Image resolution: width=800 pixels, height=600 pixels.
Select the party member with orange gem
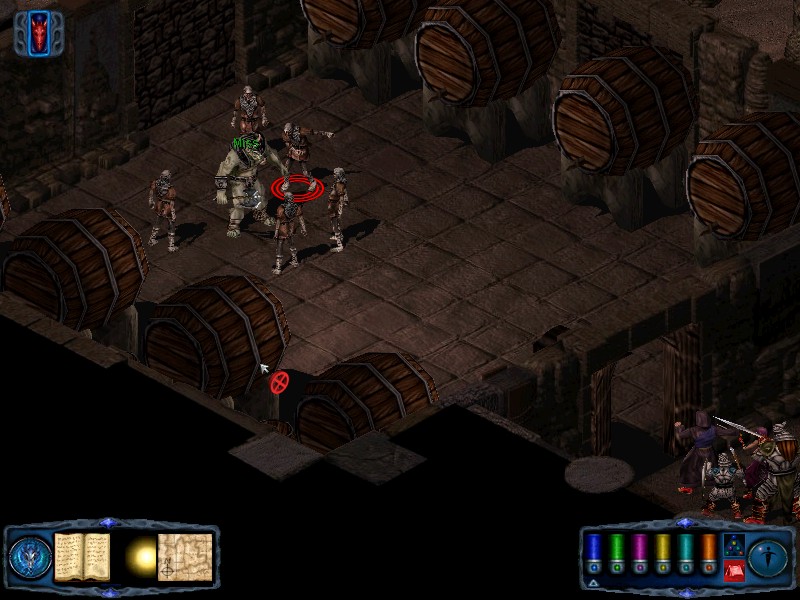[x=707, y=553]
